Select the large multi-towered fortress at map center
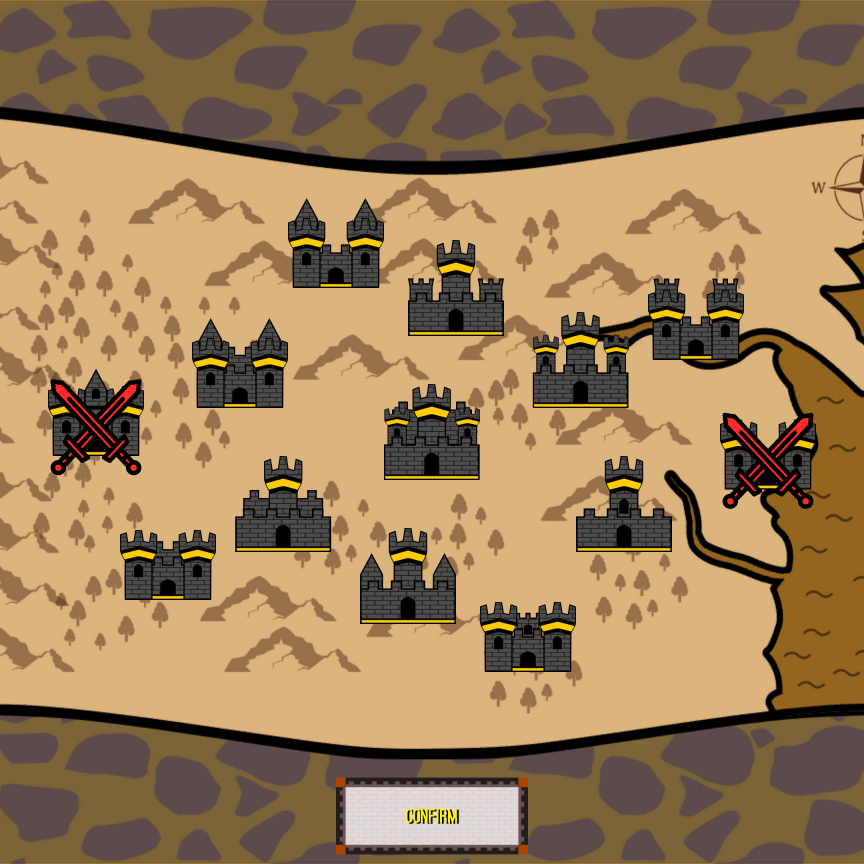 click(432, 434)
